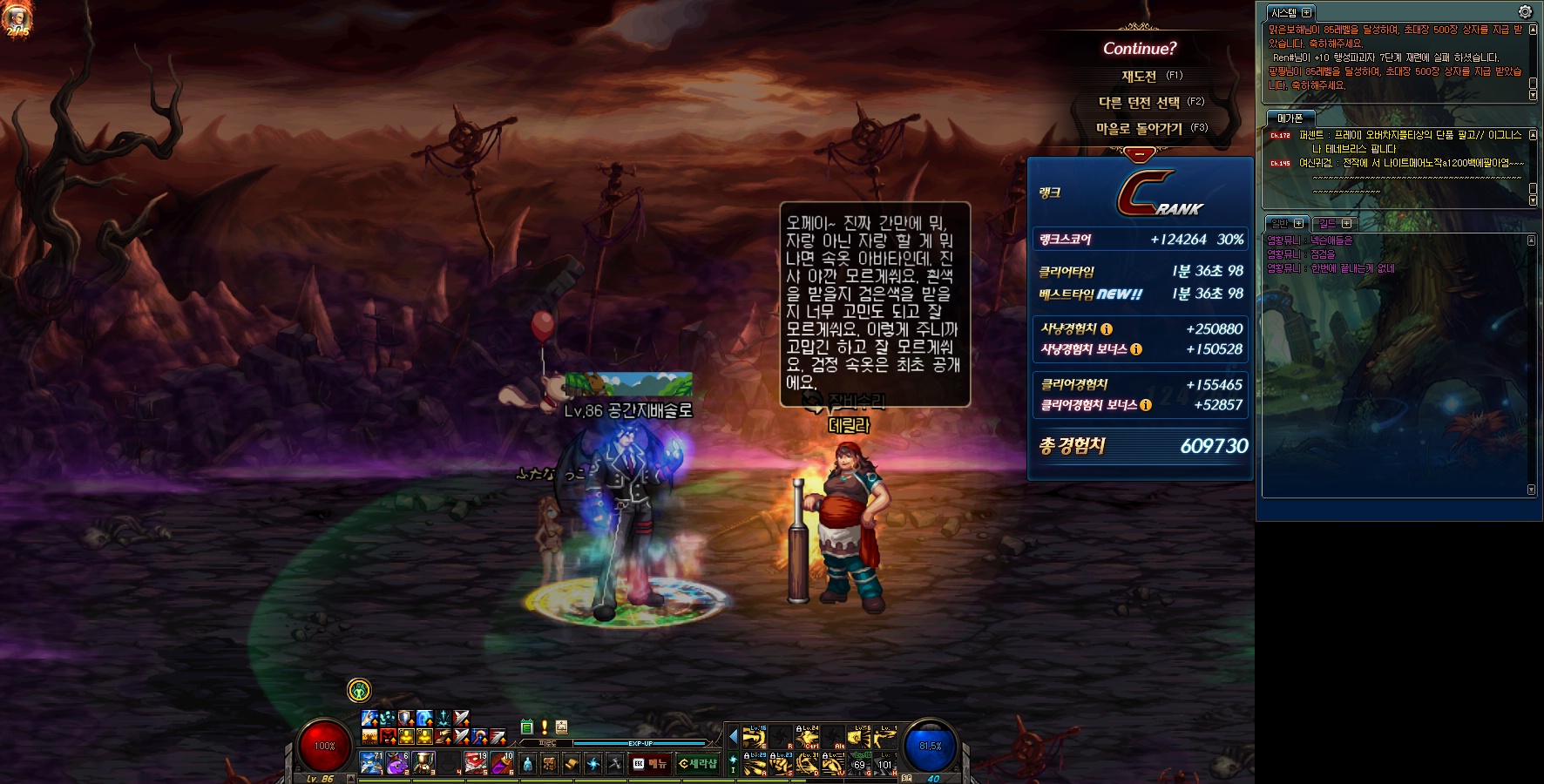
Task: Return to town via 마을로 돌아가기
Action: [x=1140, y=129]
